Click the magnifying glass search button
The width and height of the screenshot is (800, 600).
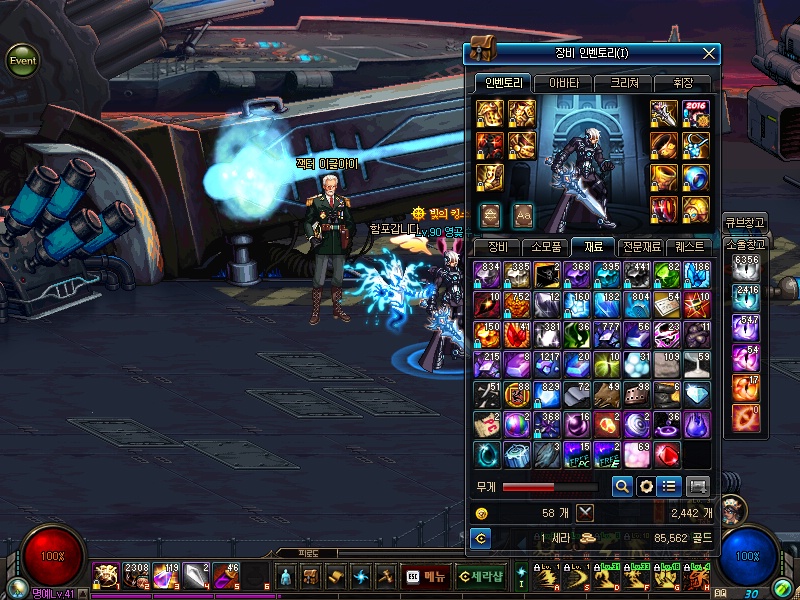click(x=621, y=486)
